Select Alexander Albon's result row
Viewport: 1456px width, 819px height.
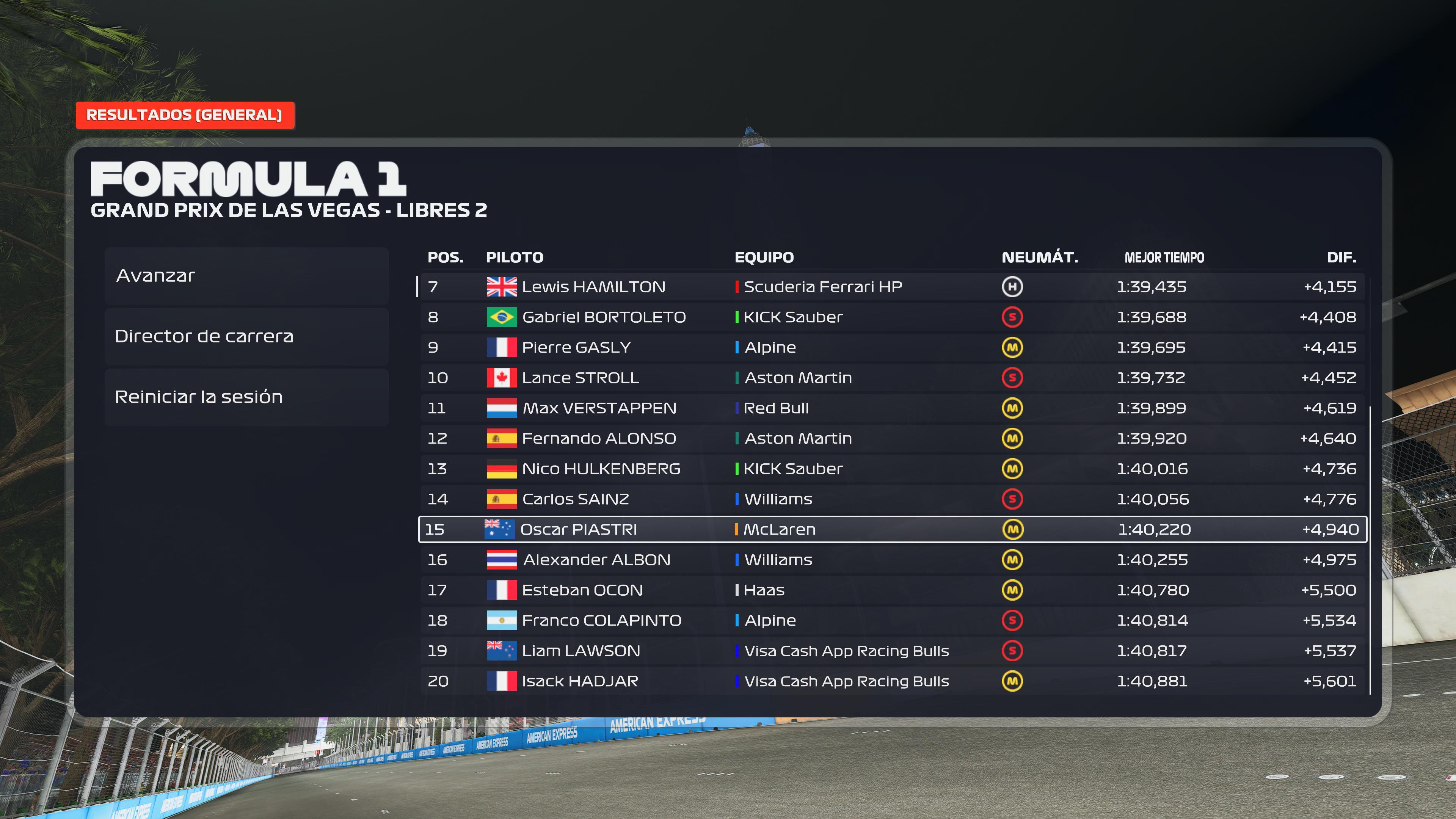point(892,560)
